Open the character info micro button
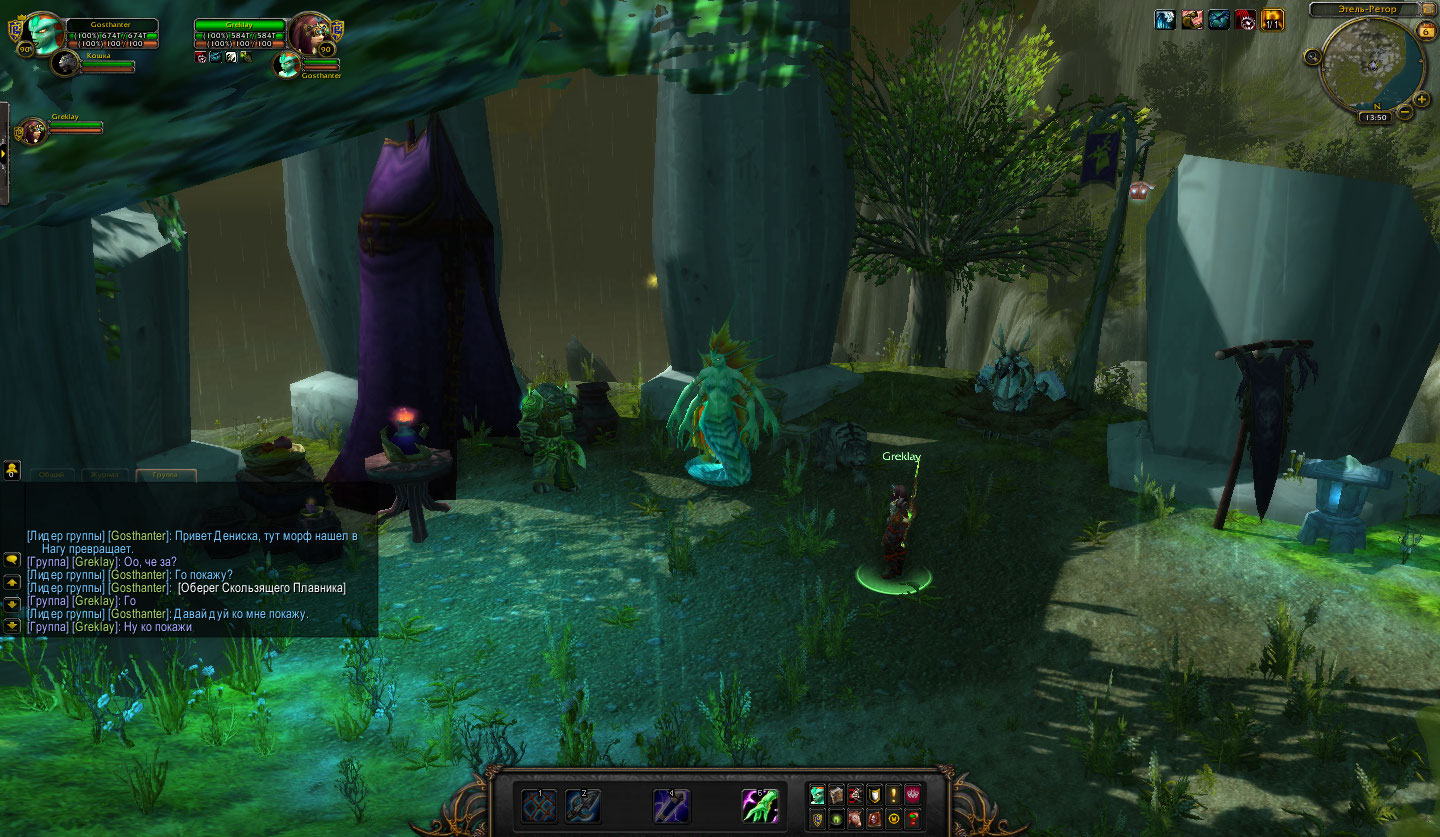The height and width of the screenshot is (837, 1440). coord(817,795)
